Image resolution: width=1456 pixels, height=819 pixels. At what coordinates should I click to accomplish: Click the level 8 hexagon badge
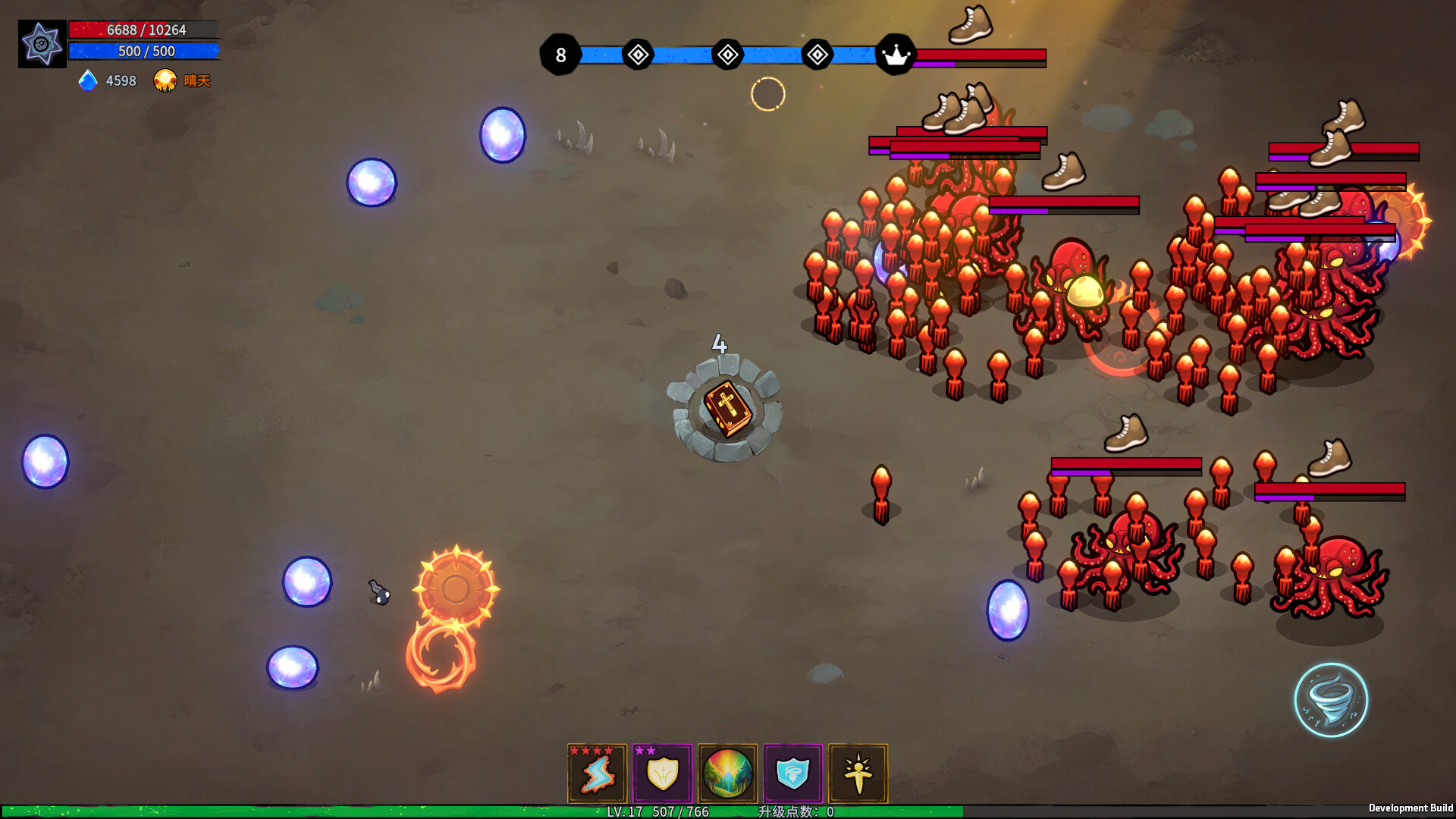pos(561,54)
